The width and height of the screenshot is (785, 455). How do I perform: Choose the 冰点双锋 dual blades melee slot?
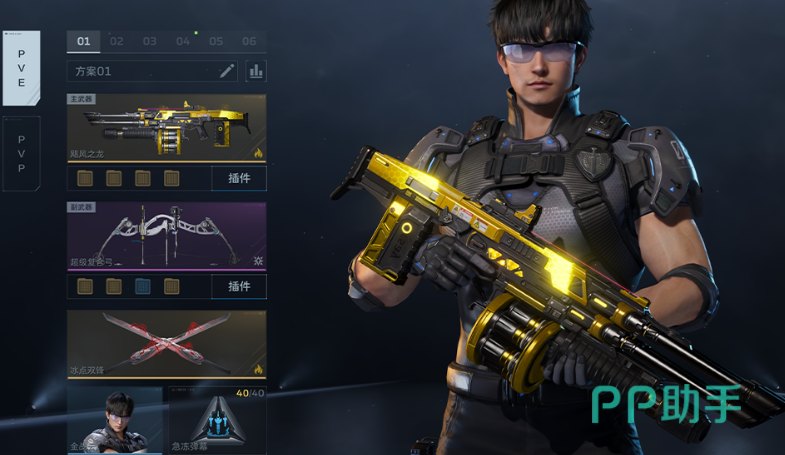167,344
